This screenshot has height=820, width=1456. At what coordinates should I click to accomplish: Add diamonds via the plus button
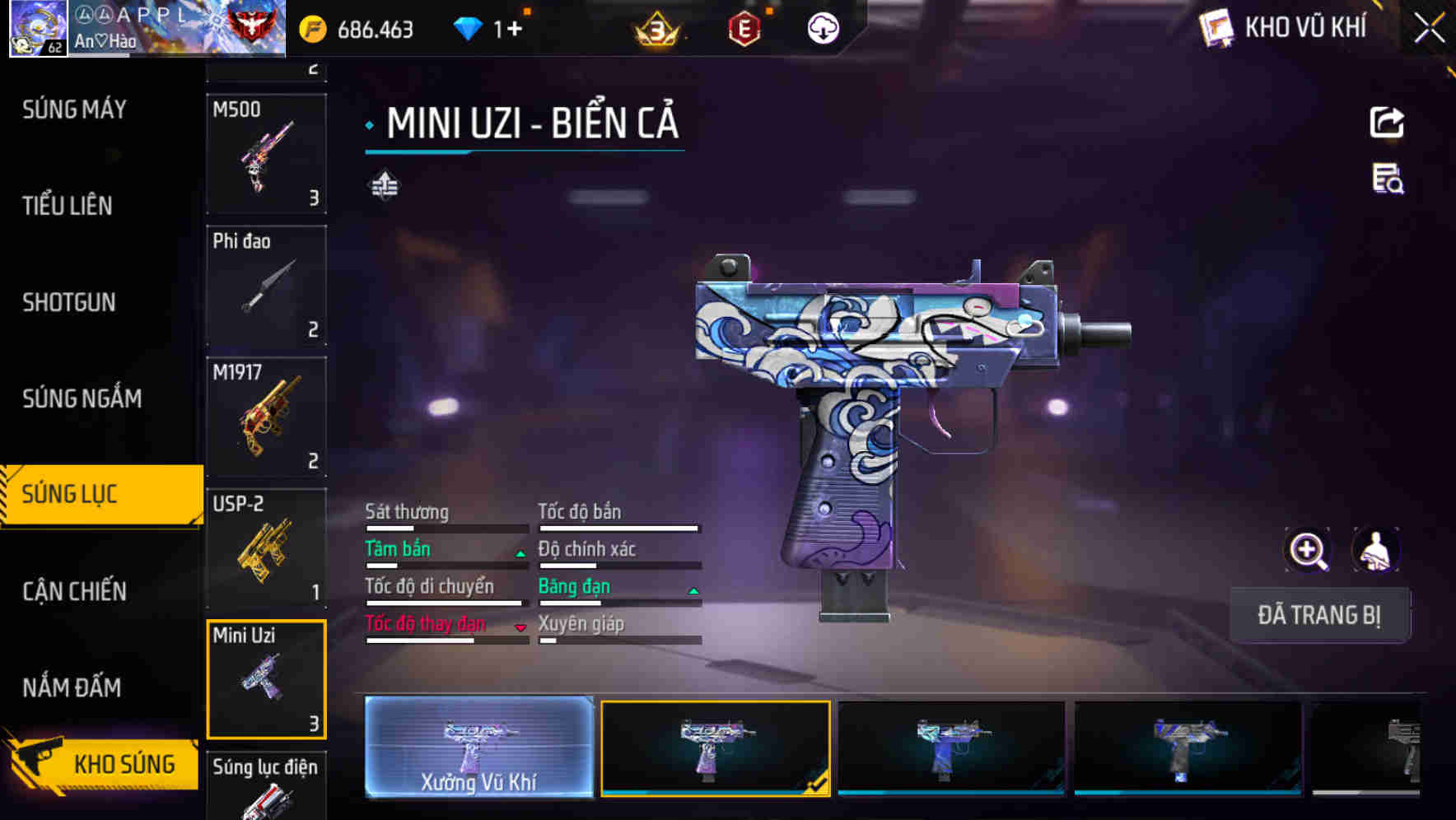(x=515, y=30)
